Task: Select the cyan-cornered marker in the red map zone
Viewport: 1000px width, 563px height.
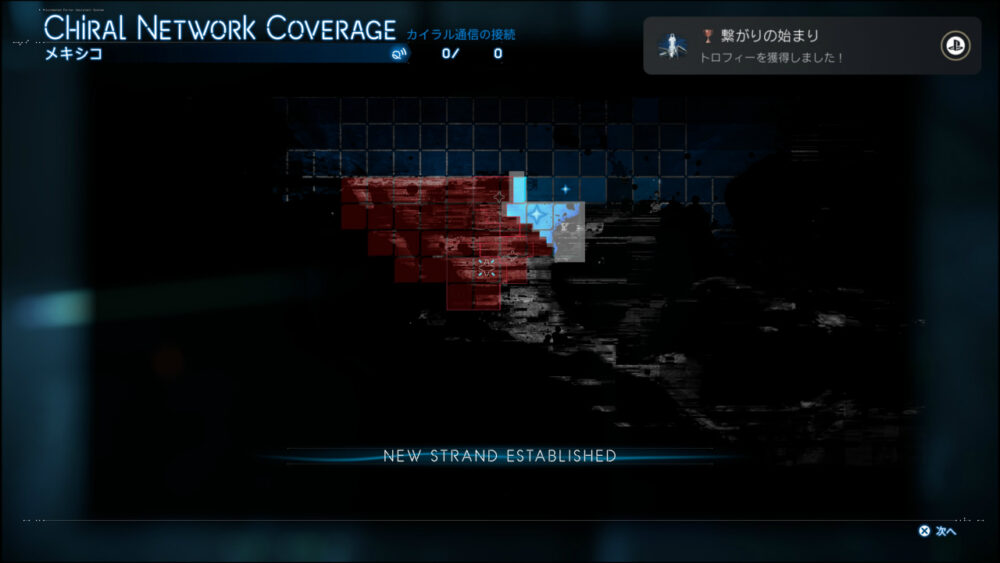Action: pyautogui.click(x=487, y=267)
